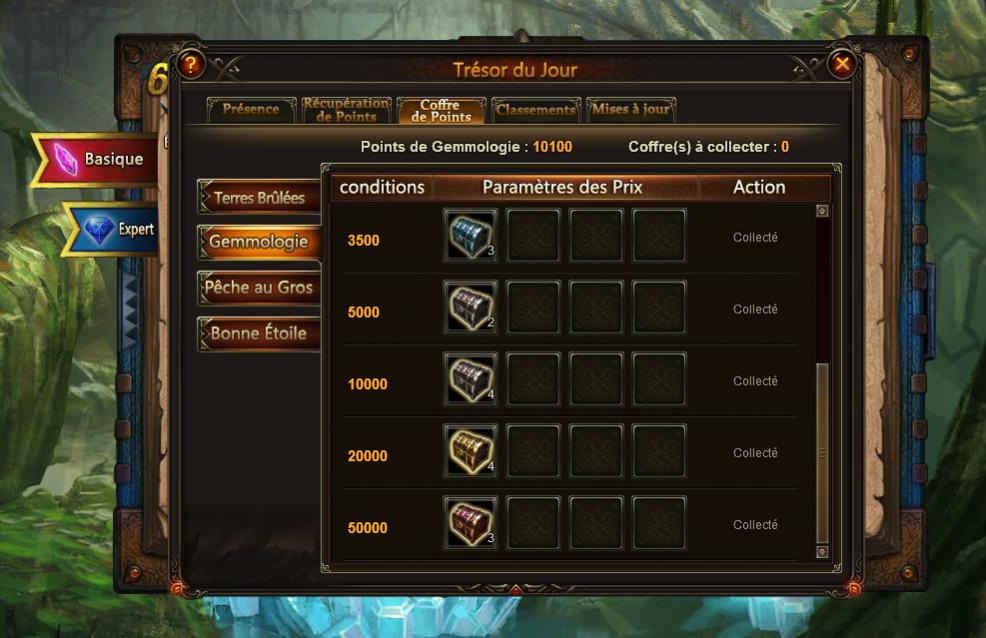This screenshot has height=638, width=986.
Task: Close the Trésor du Jour window
Action: pos(842,65)
